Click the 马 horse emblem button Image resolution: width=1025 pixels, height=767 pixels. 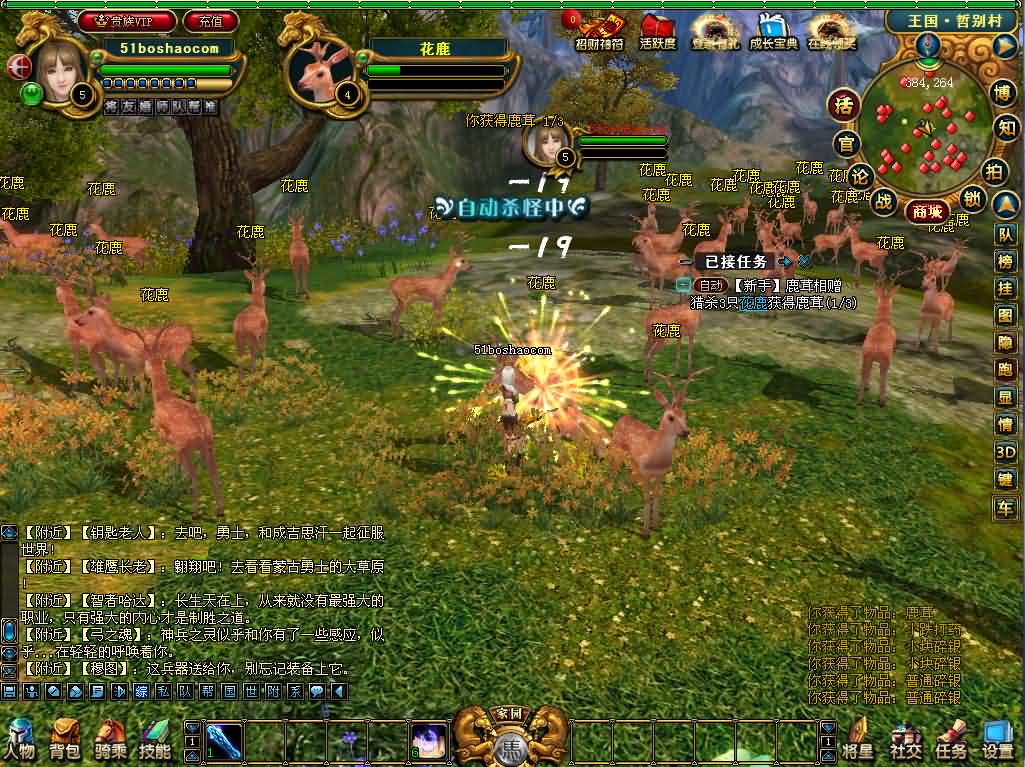coord(510,746)
